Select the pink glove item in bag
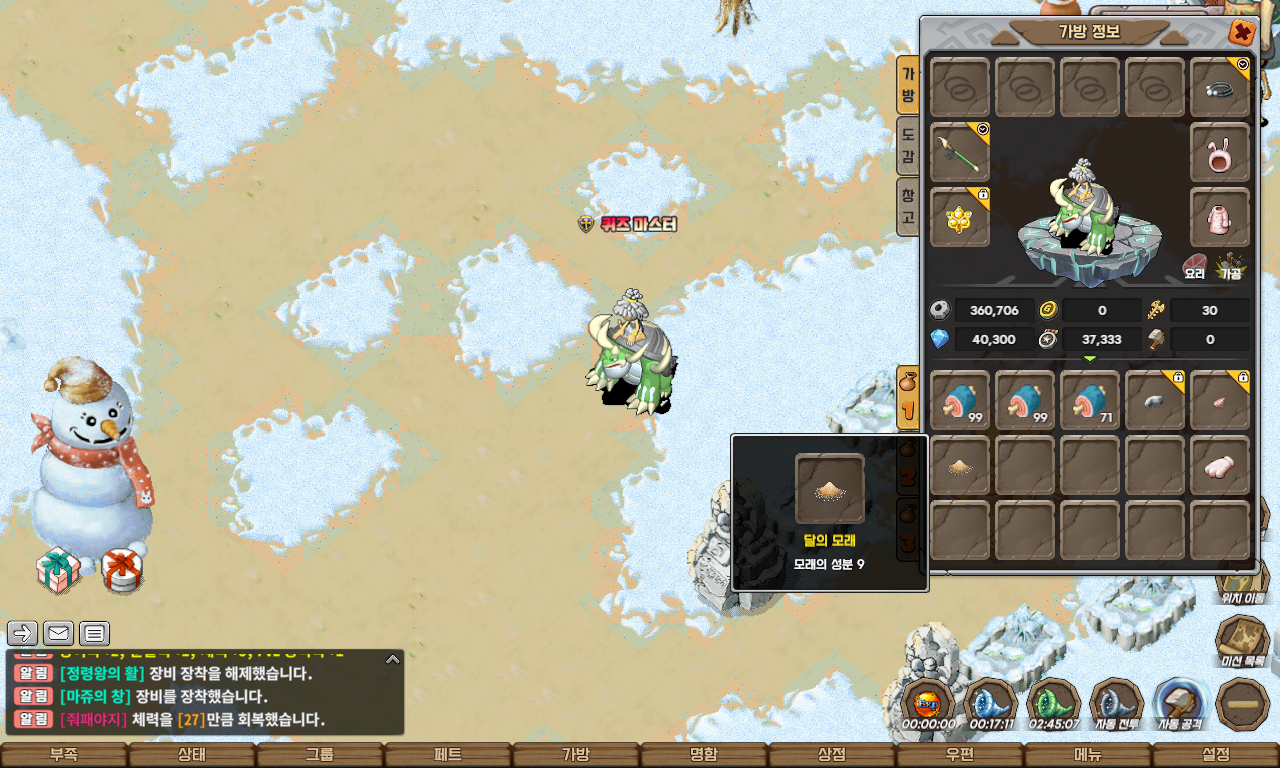The height and width of the screenshot is (768, 1280). [1220, 465]
